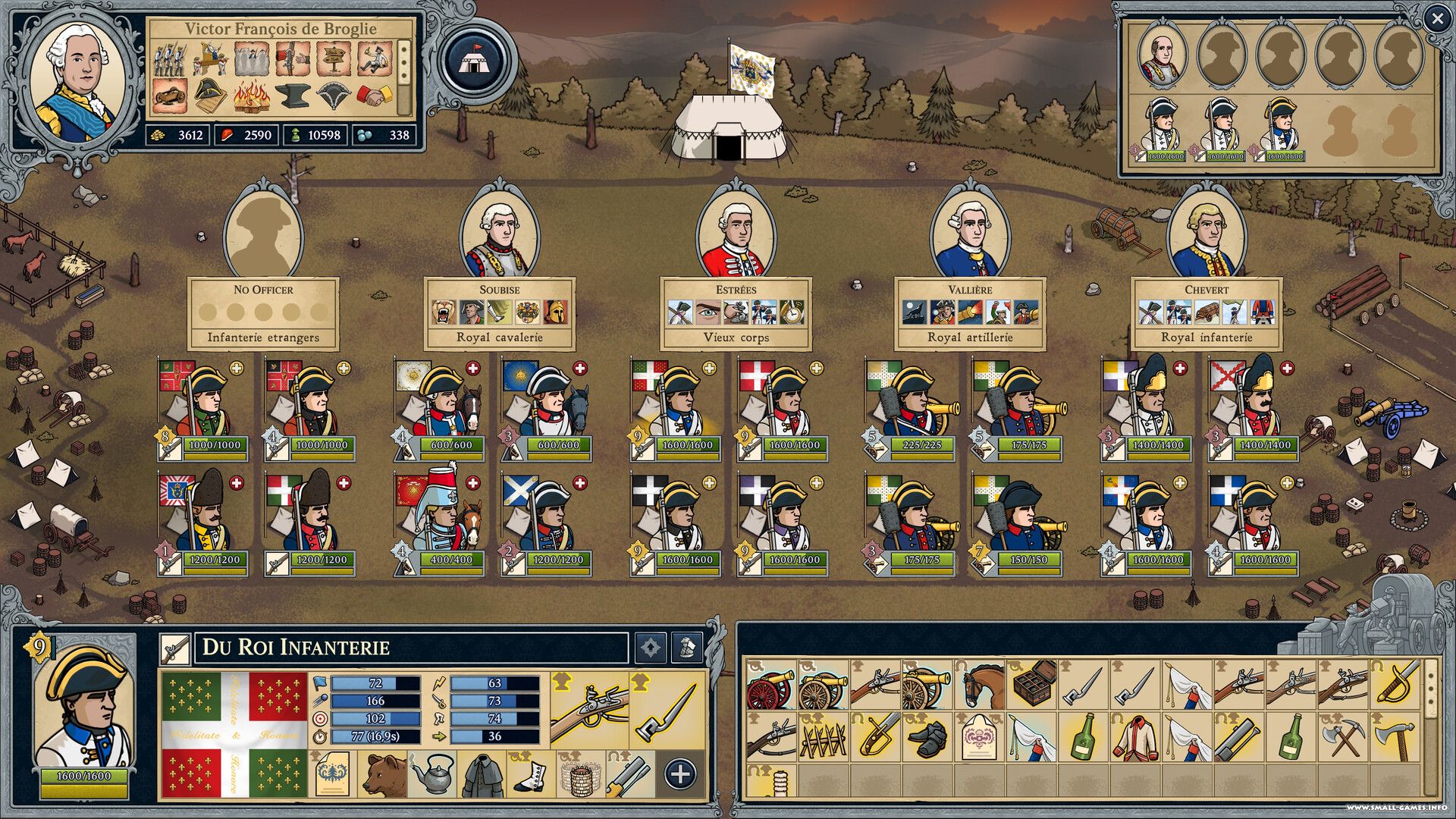Add a perk with the plus button
The image size is (1456, 819).
pyautogui.click(x=679, y=773)
